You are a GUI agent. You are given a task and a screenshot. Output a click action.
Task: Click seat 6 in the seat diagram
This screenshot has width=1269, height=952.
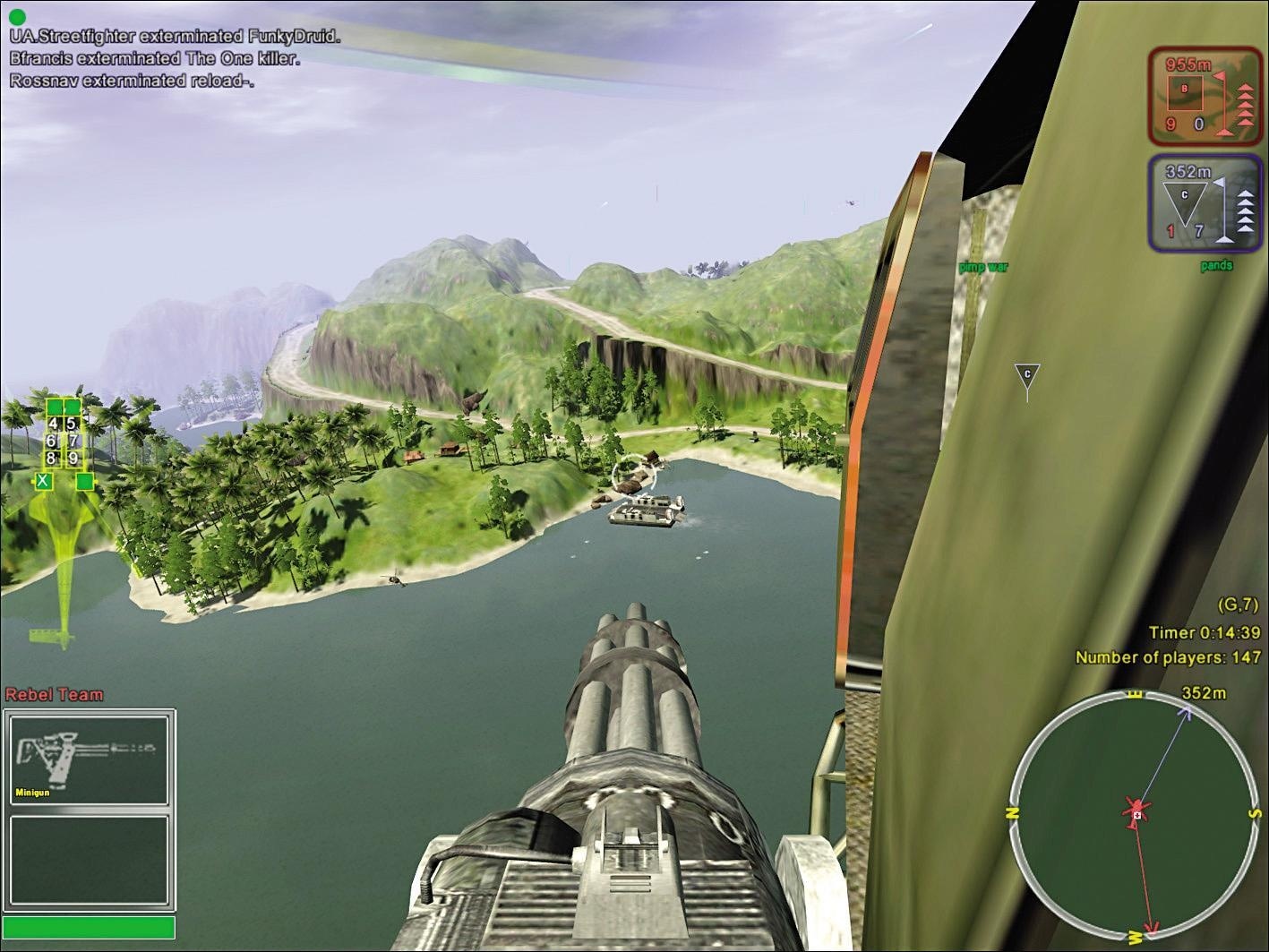(53, 442)
